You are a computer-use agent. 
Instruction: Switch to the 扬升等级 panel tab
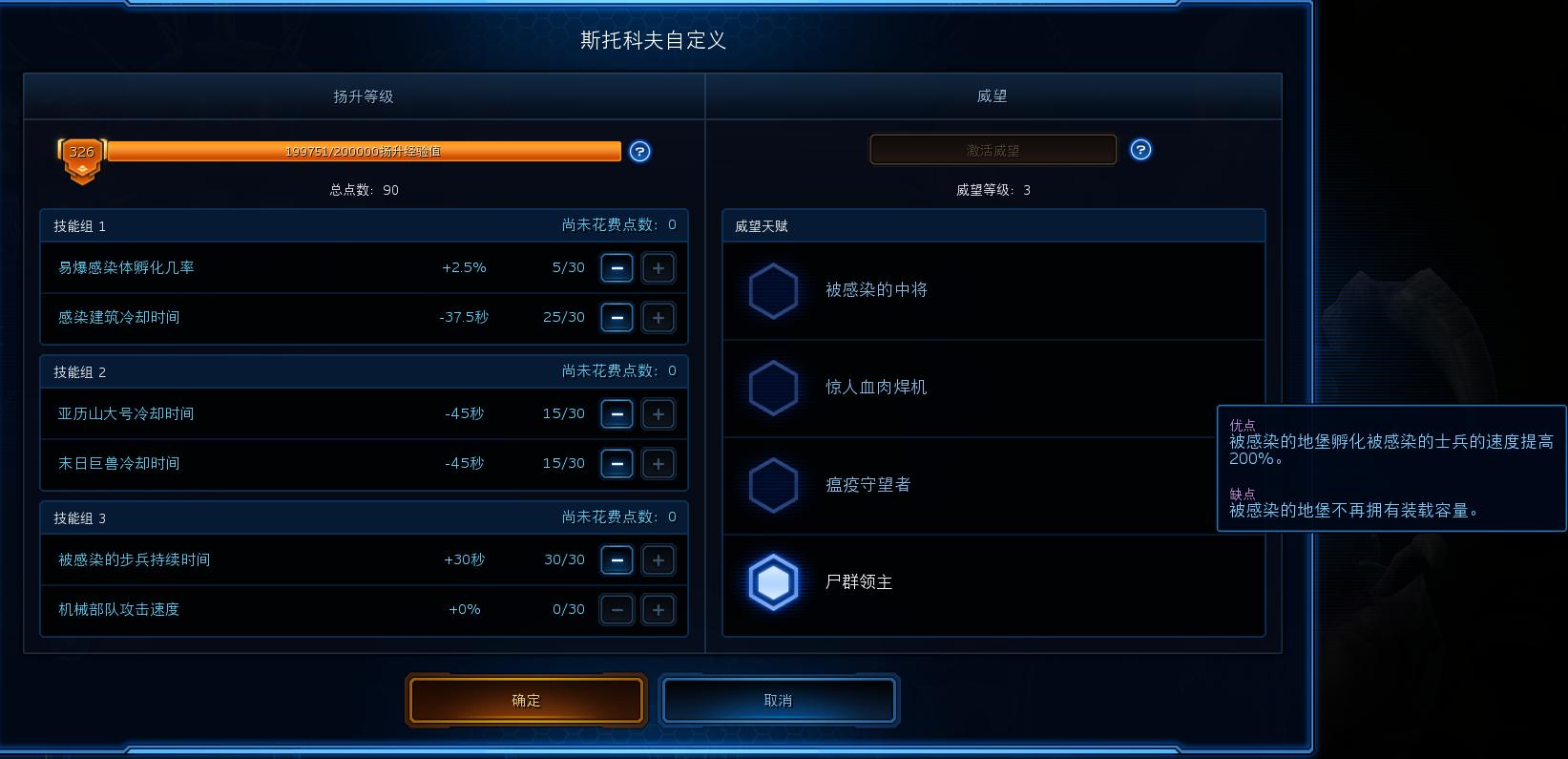[x=364, y=95]
